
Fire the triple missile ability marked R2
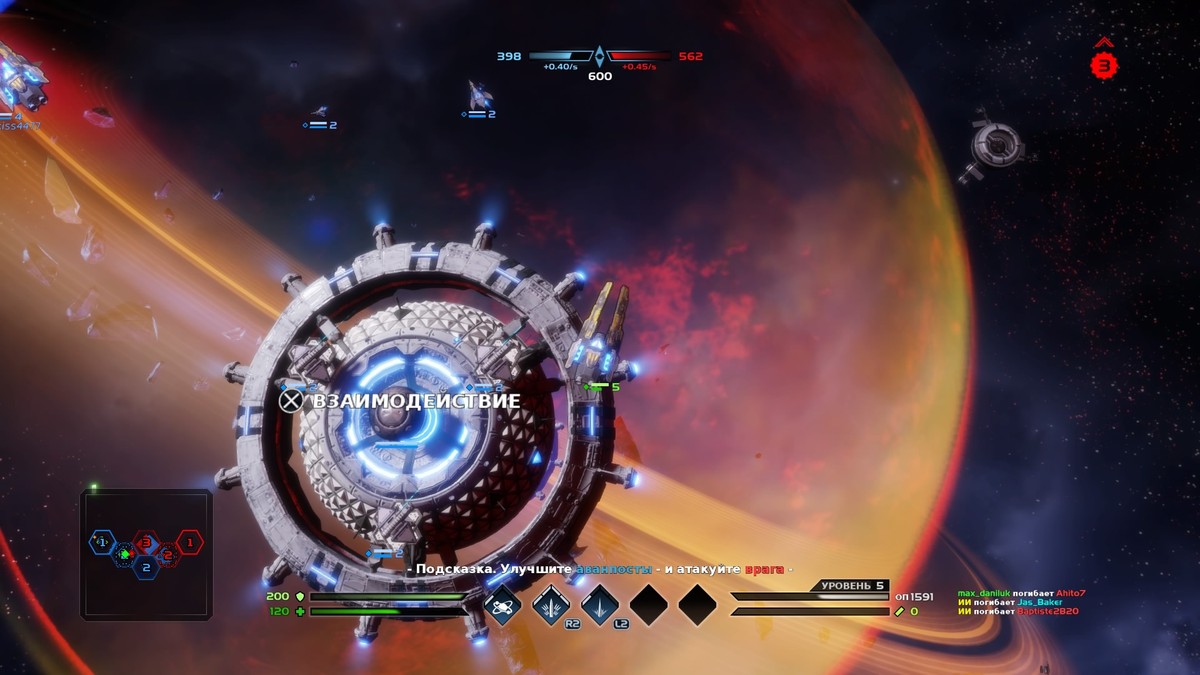[551, 604]
